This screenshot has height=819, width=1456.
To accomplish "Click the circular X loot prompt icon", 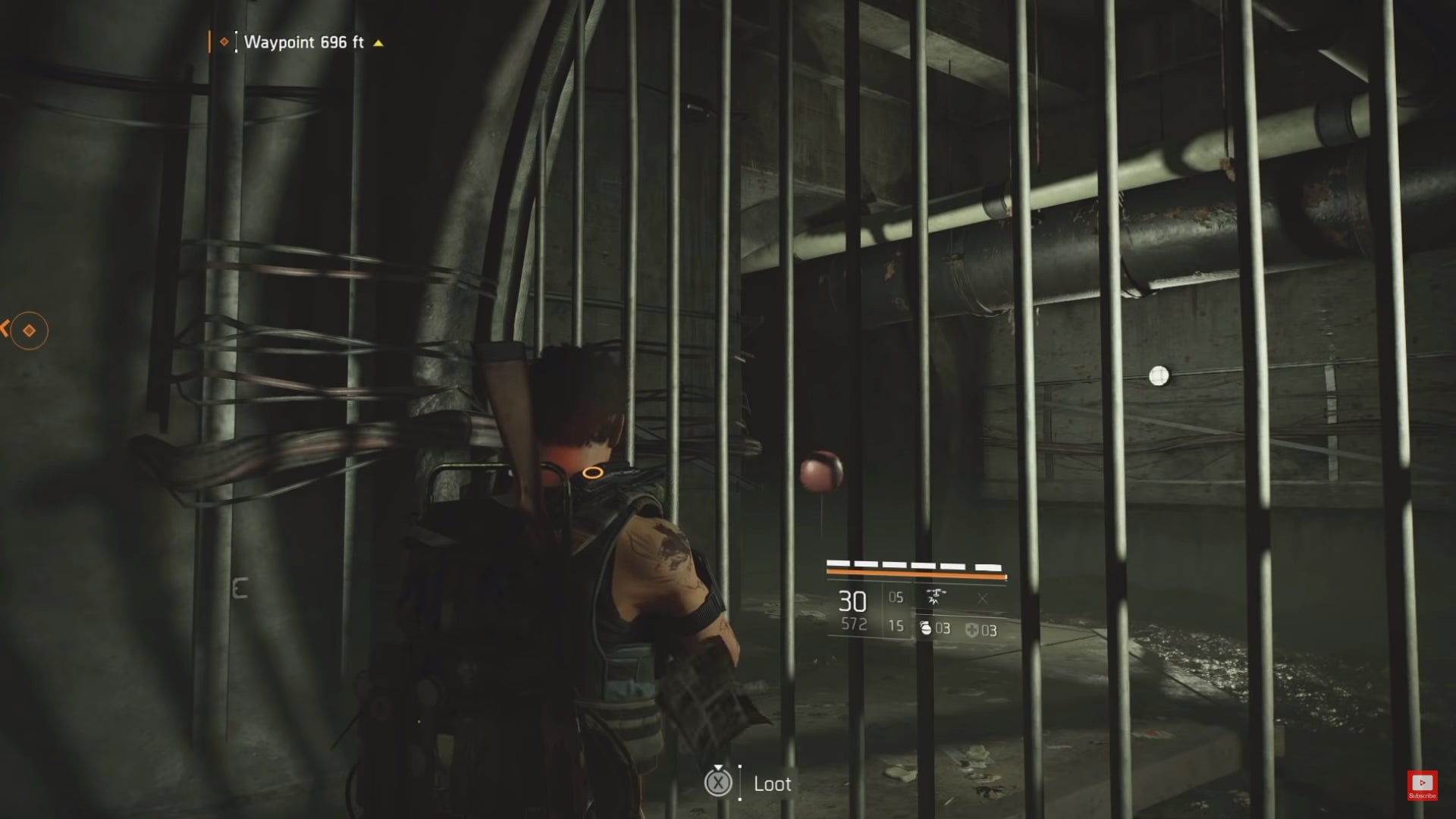I will (x=719, y=784).
